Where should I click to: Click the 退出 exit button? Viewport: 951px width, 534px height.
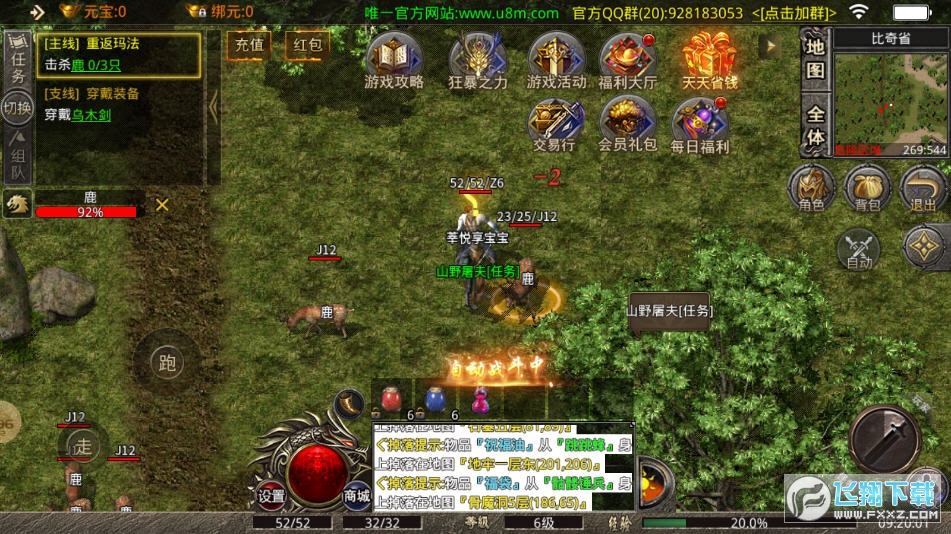coord(923,189)
